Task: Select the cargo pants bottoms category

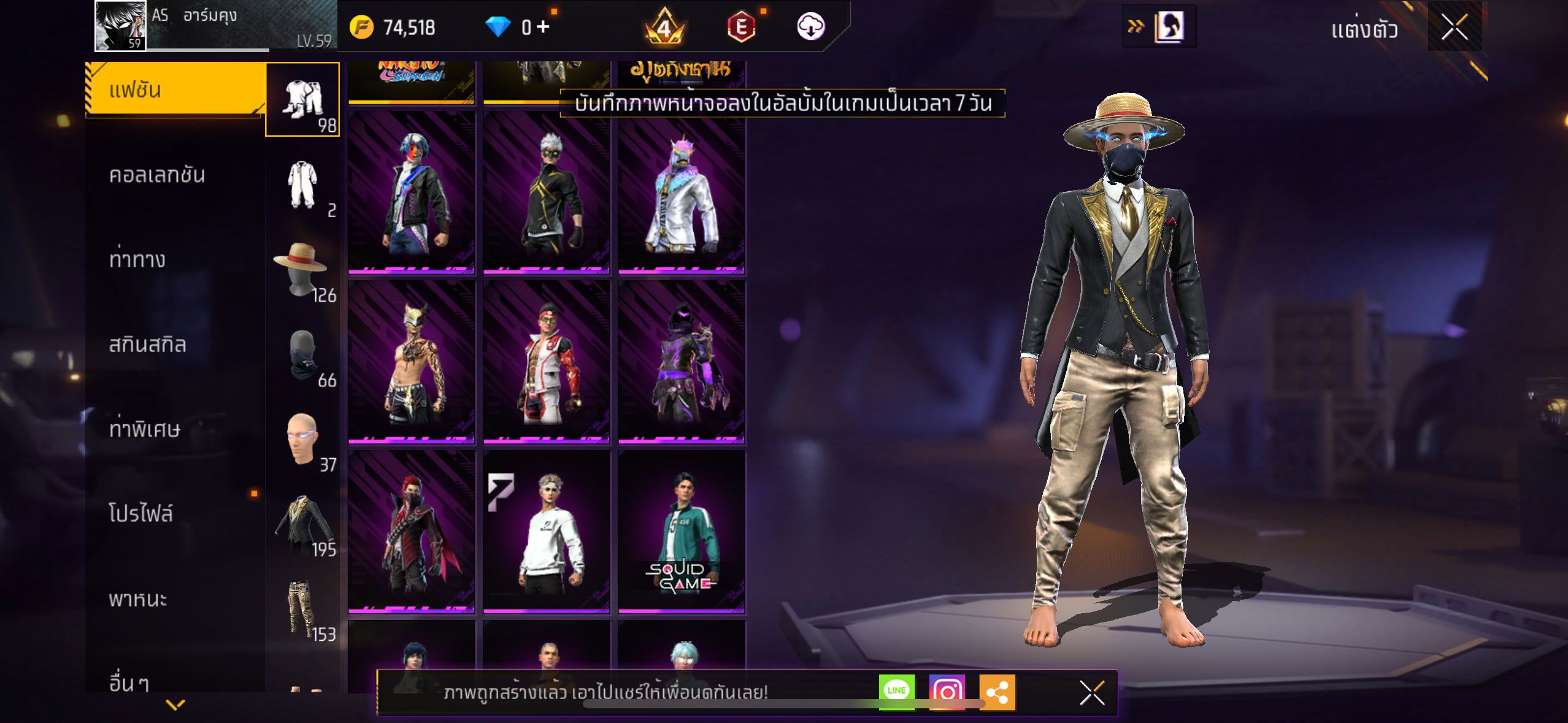Action: pyautogui.click(x=302, y=609)
